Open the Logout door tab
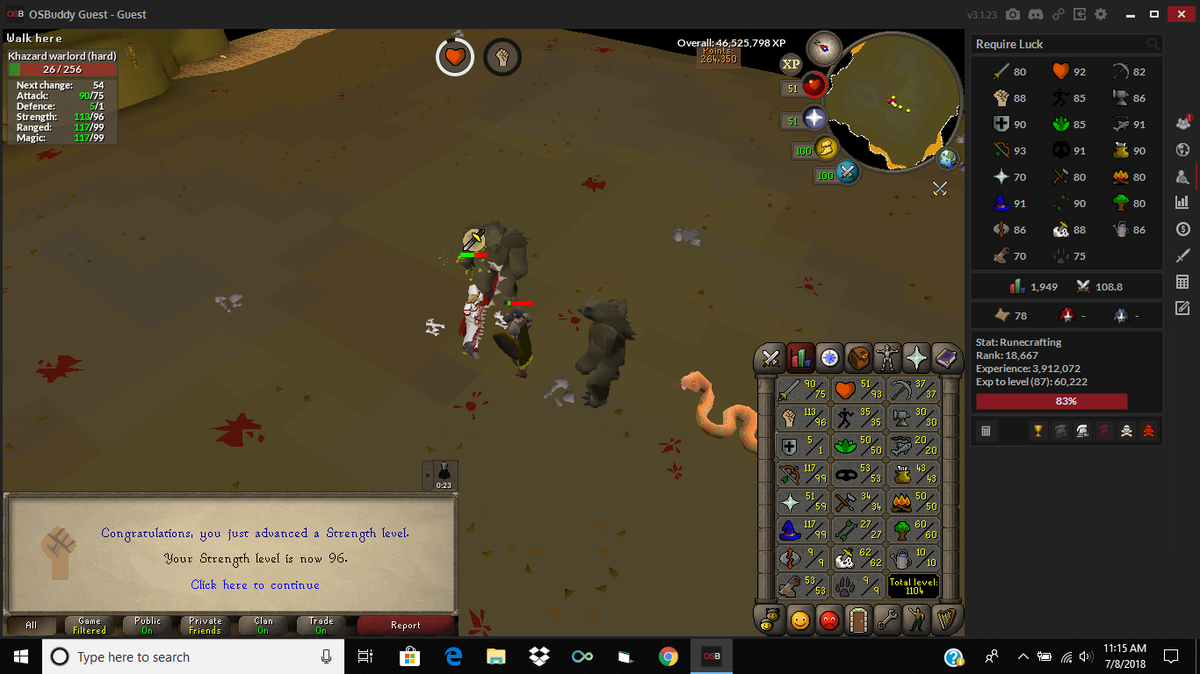The image size is (1200, 674). pyautogui.click(x=858, y=620)
